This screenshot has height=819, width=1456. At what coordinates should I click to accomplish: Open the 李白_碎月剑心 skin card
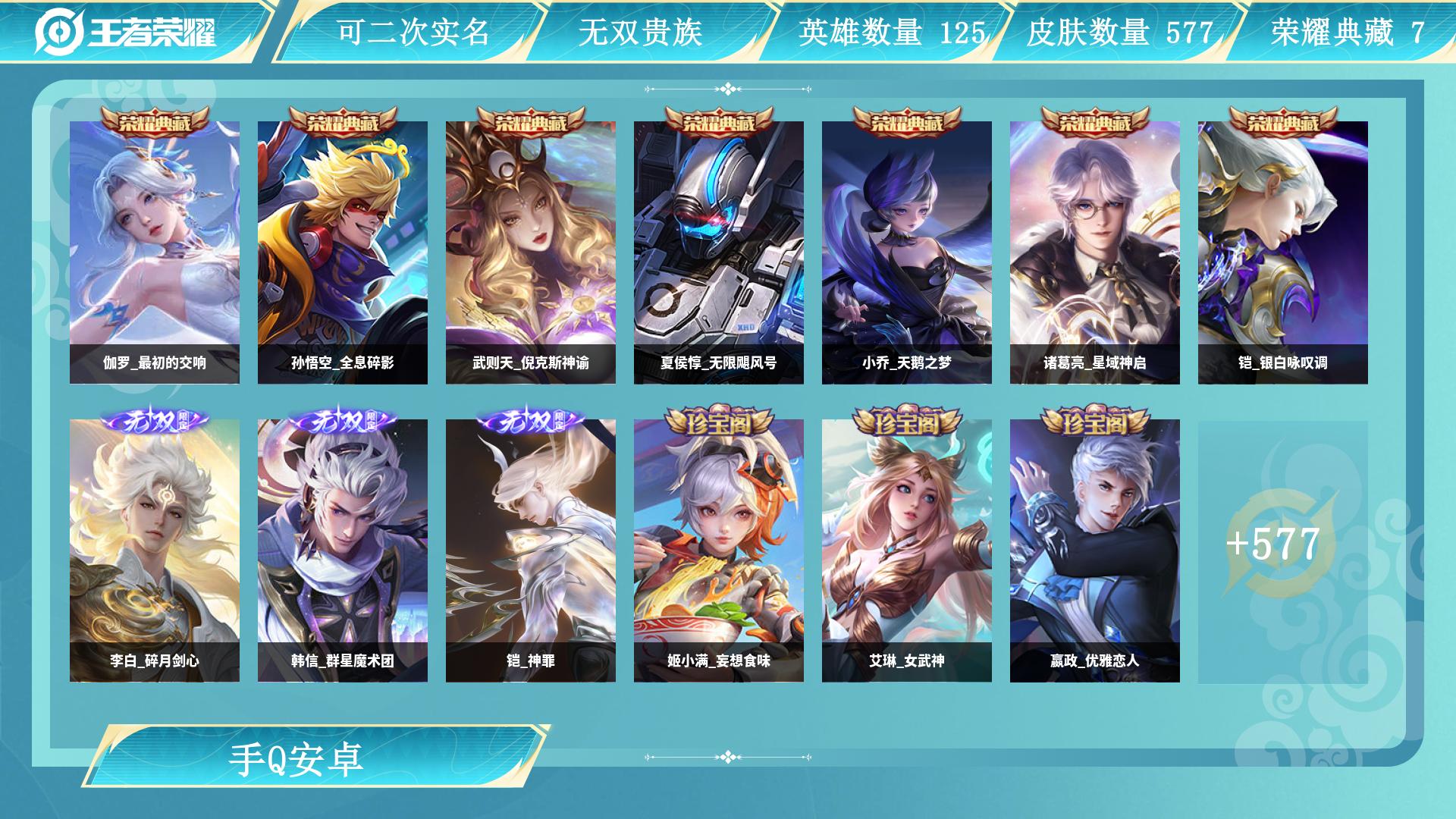point(155,551)
